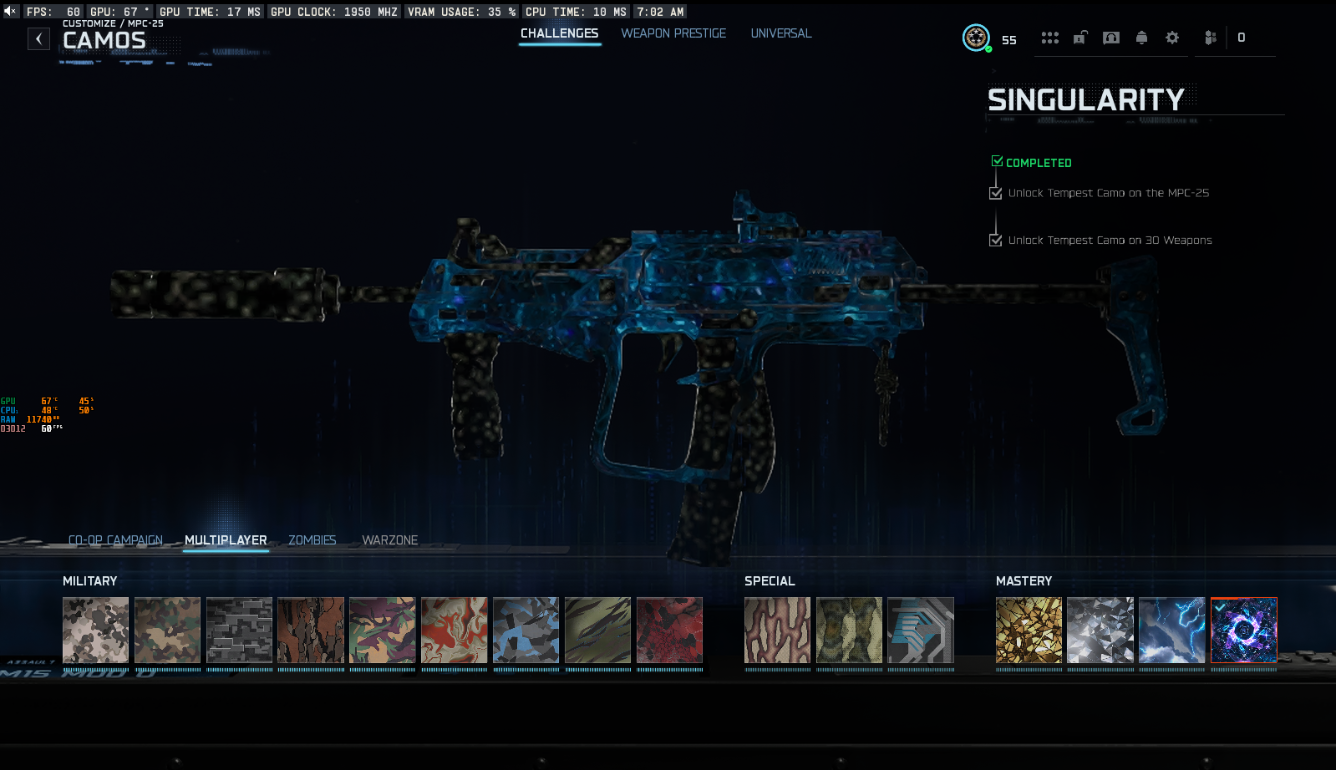The width and height of the screenshot is (1336, 770).
Task: Check 'Unlock Tempest Camo on the MPC-25'
Action: (995, 192)
